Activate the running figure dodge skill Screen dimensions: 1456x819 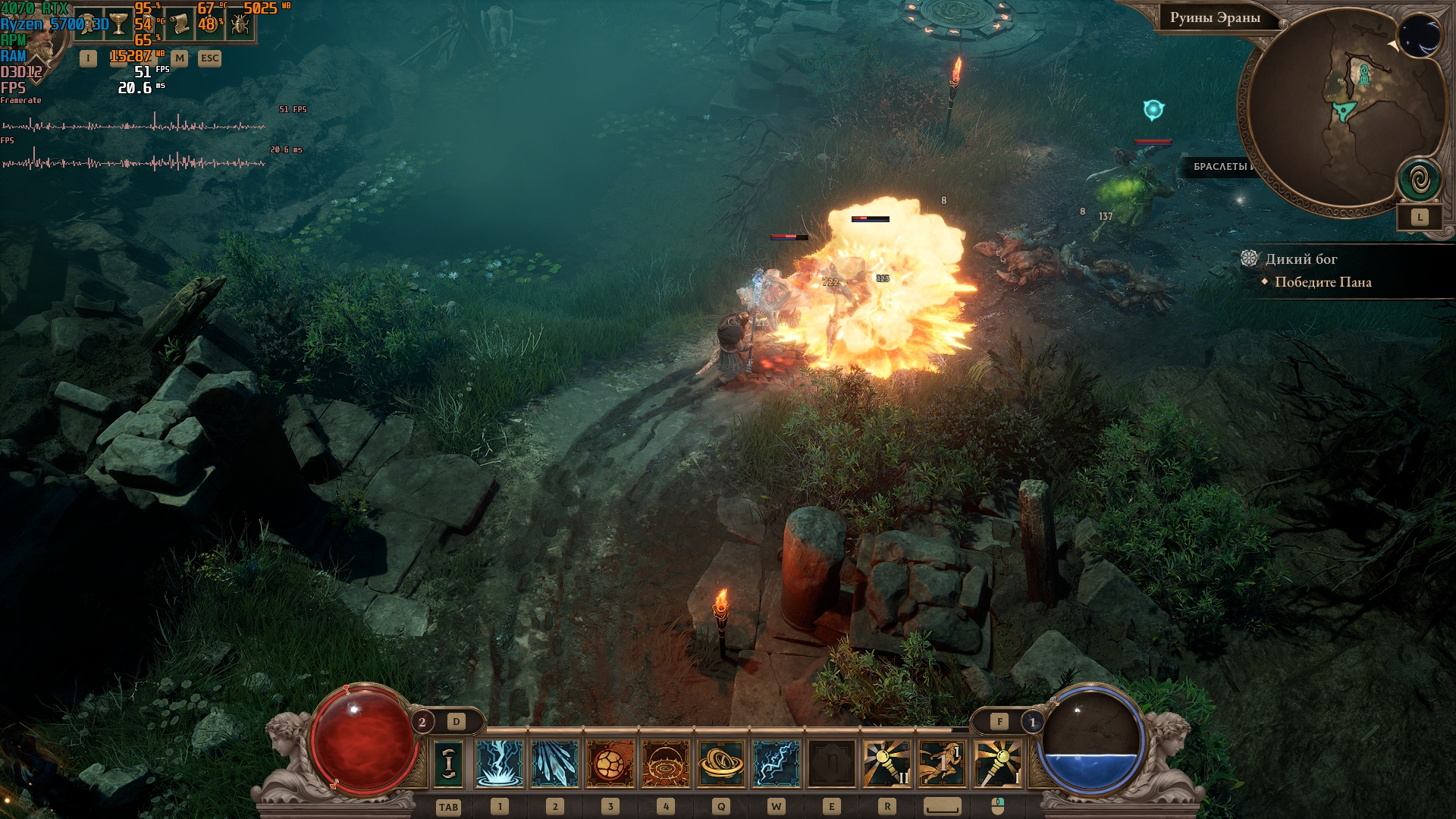coord(942,763)
